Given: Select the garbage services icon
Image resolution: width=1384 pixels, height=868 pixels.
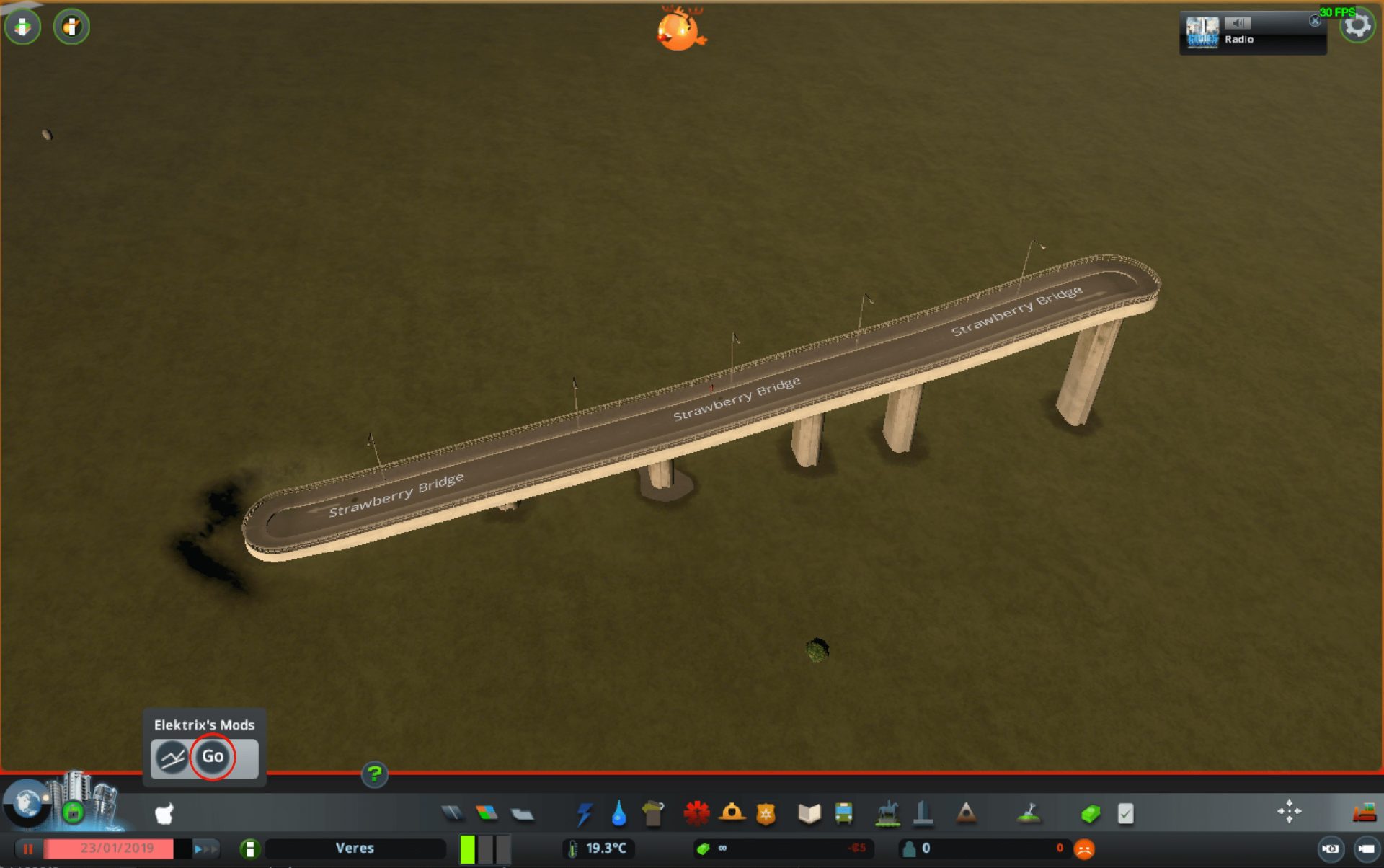Looking at the screenshot, I should pos(652,813).
